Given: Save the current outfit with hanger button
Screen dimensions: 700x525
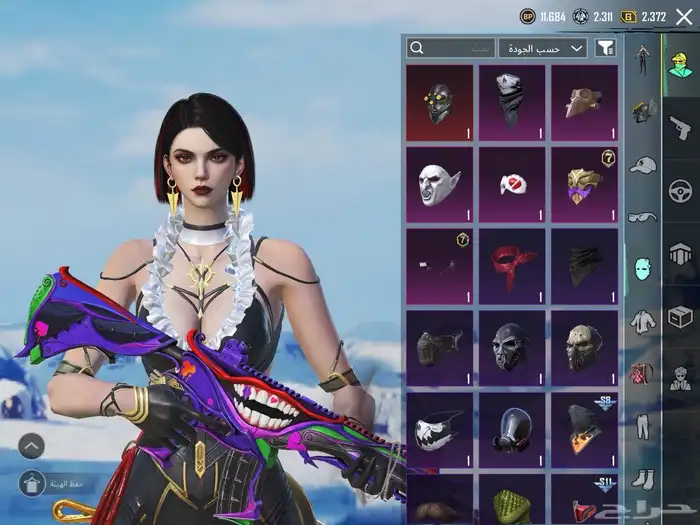Looking at the screenshot, I should (31, 484).
